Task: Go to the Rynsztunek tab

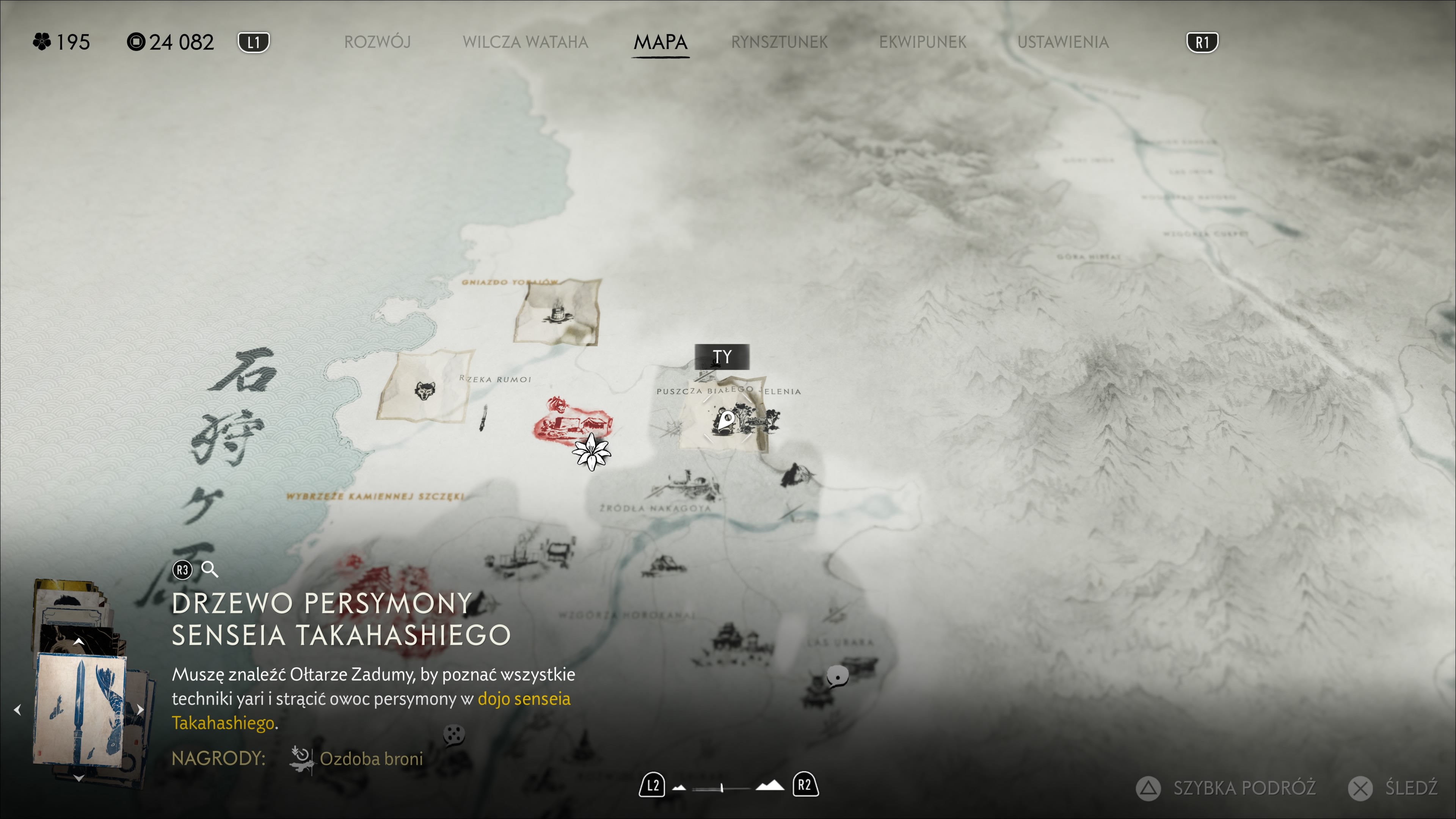Action: click(779, 42)
